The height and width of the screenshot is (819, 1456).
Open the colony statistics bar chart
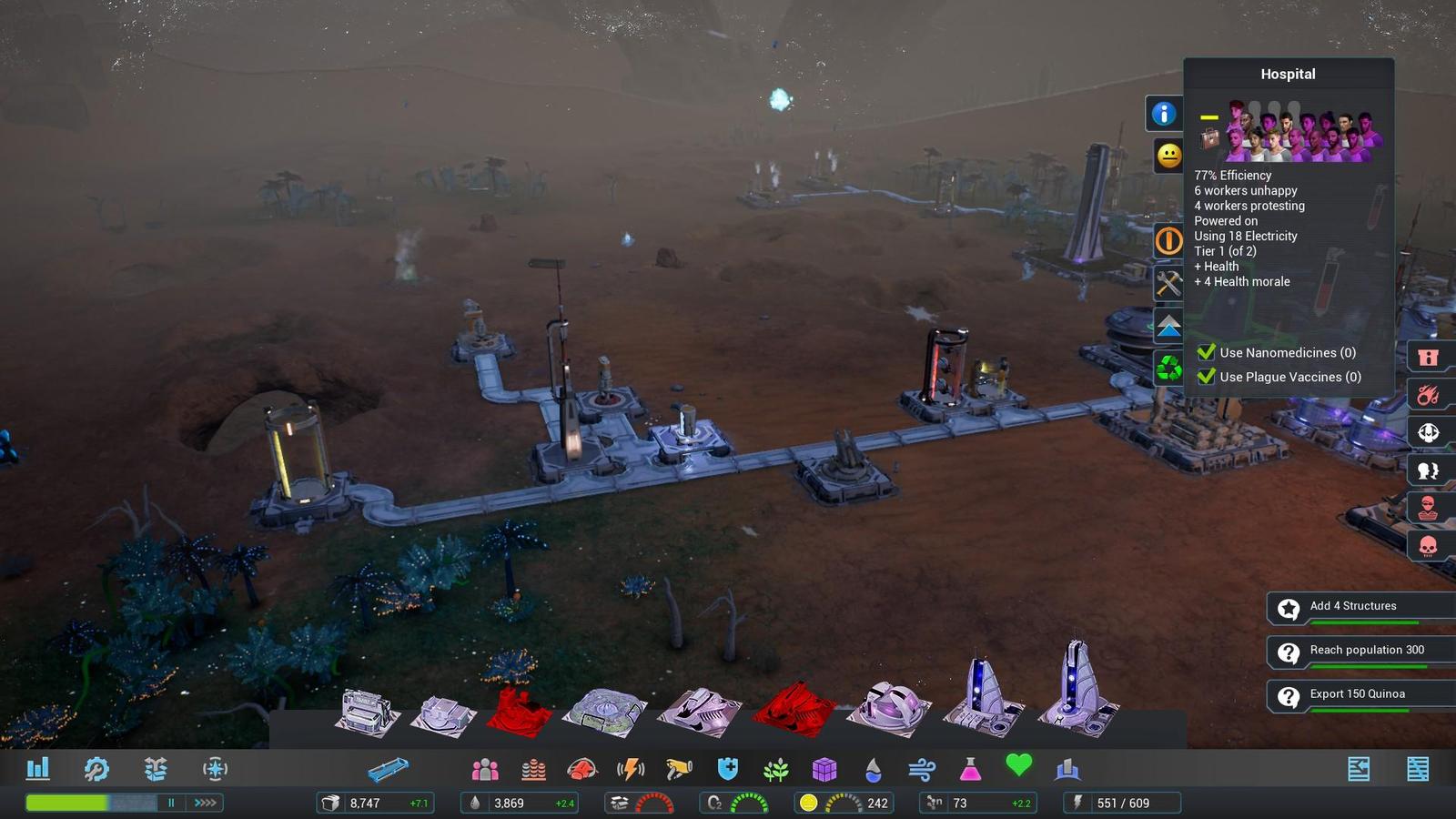38,769
